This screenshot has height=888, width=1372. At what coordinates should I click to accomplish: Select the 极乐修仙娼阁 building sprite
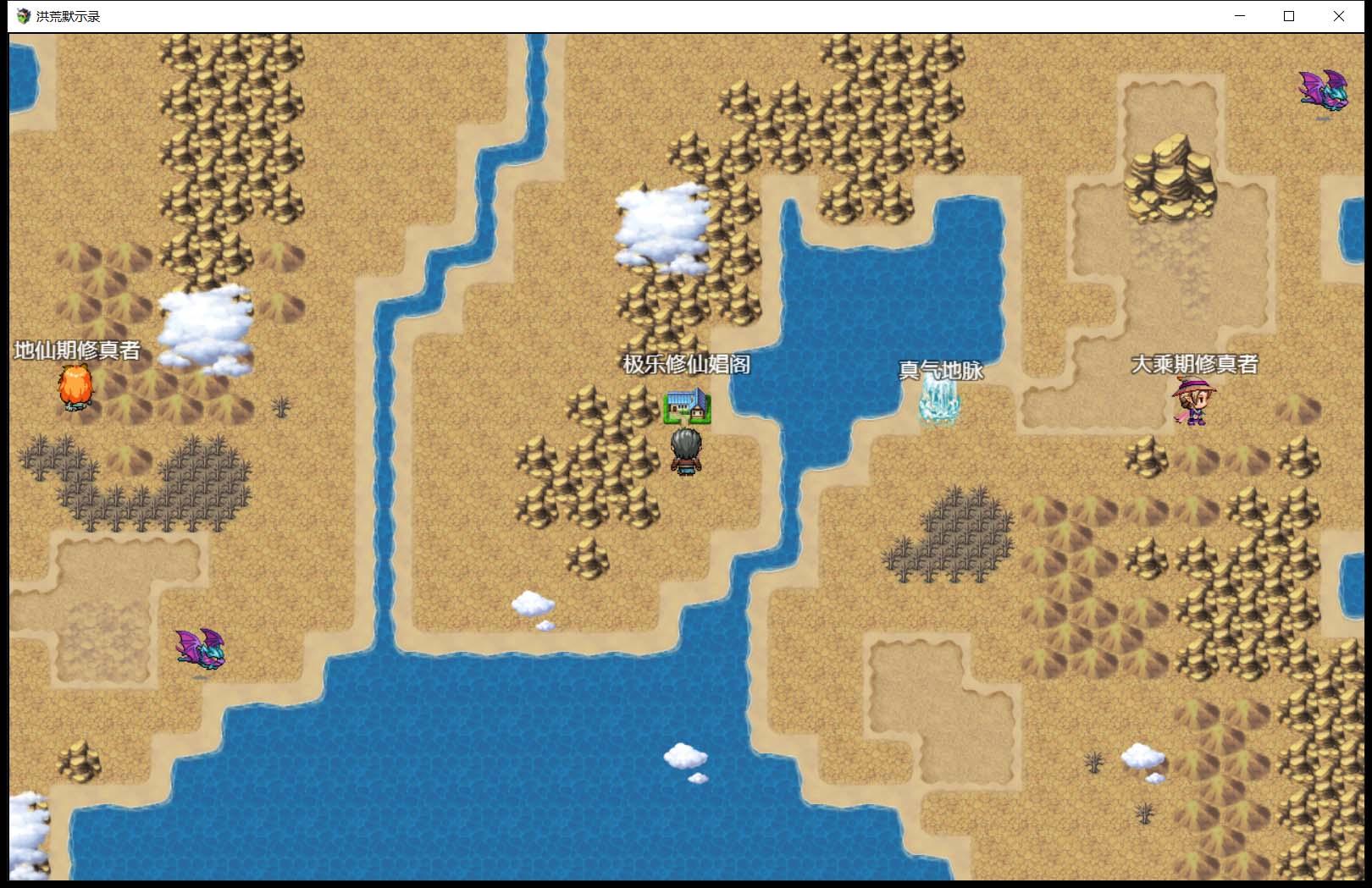(689, 407)
